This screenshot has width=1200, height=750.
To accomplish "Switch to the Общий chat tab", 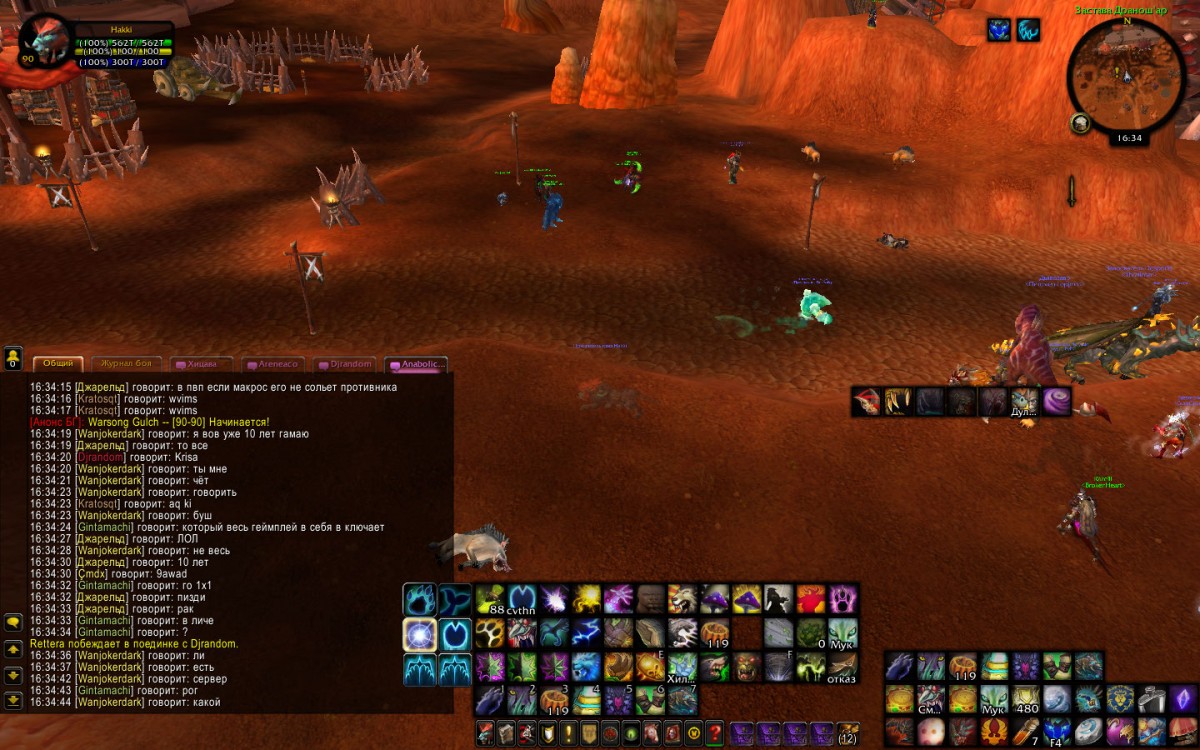I will click(x=58, y=364).
